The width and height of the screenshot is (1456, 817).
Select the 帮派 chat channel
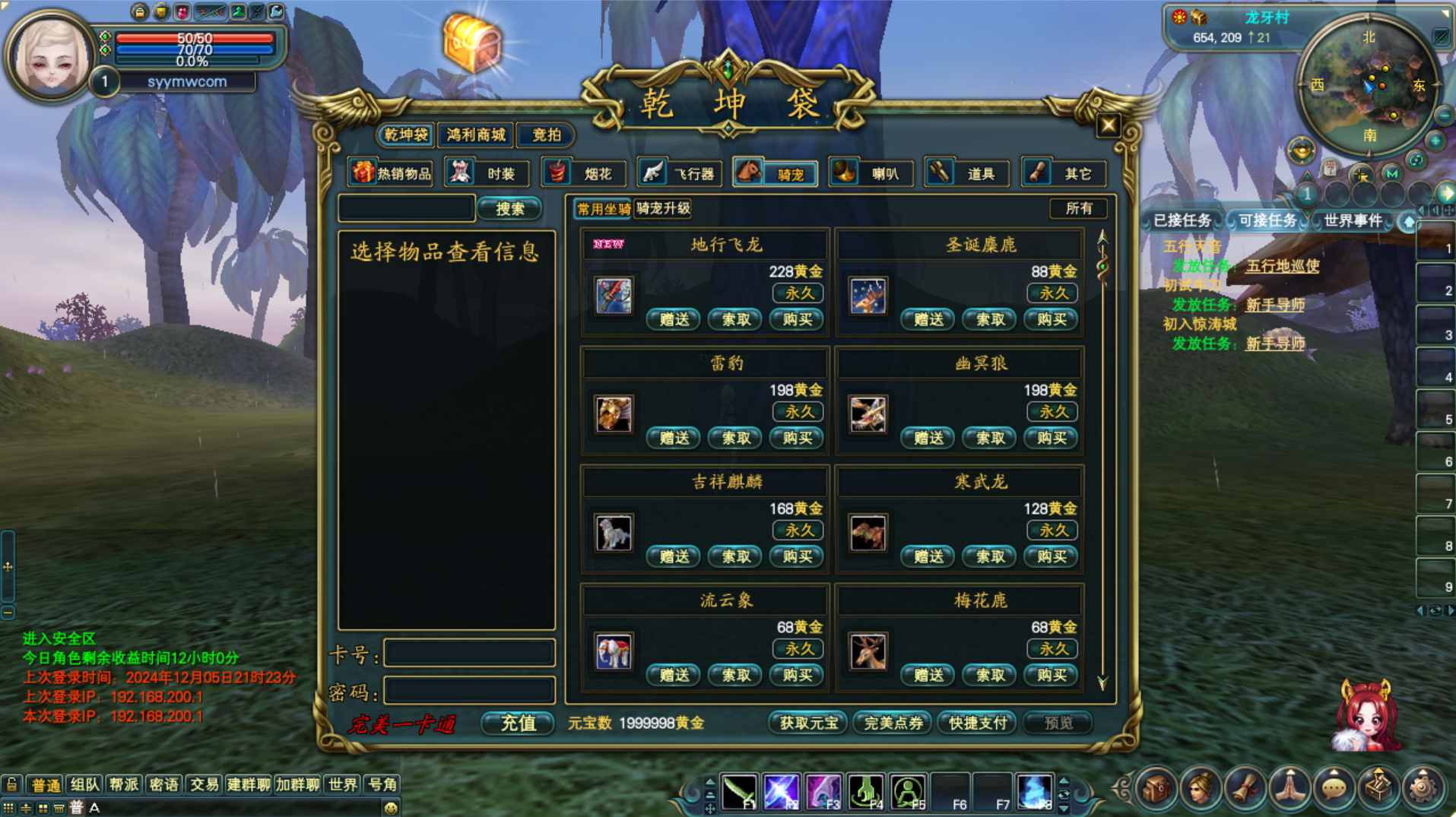123,784
